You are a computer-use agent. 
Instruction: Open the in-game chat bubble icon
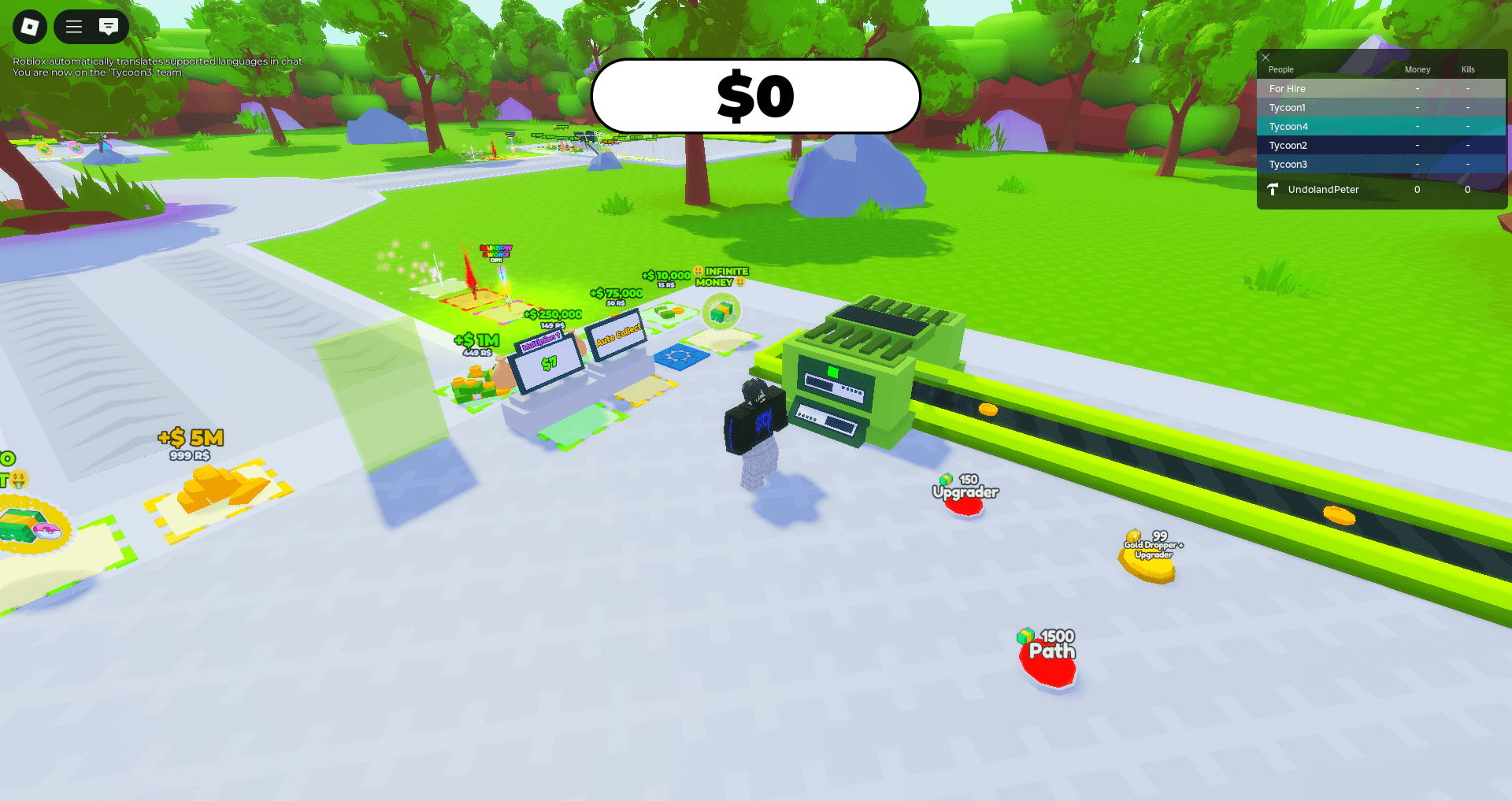[x=108, y=26]
